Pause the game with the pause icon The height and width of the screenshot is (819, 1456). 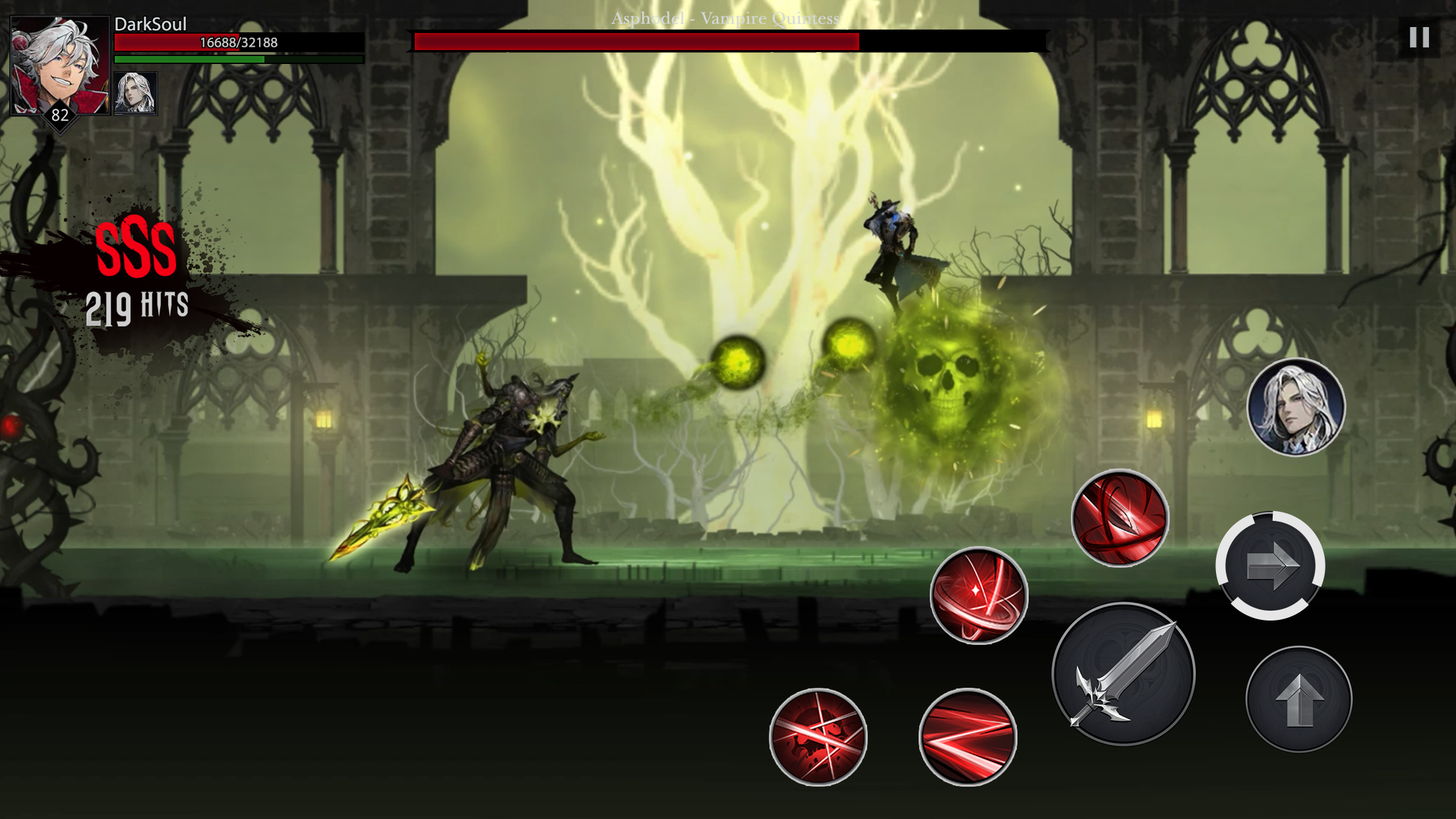pyautogui.click(x=1418, y=38)
